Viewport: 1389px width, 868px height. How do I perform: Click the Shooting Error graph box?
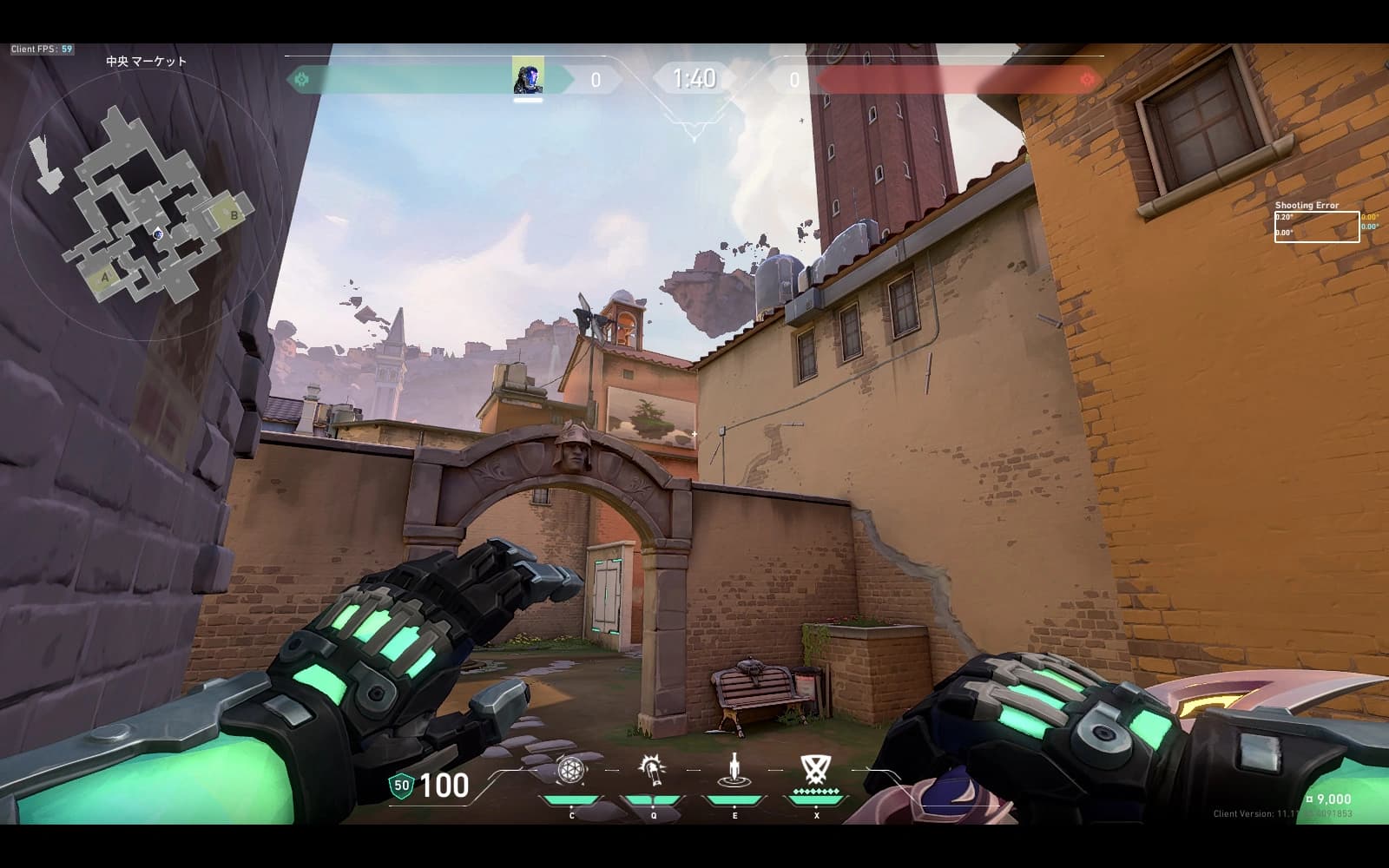pos(1316,227)
